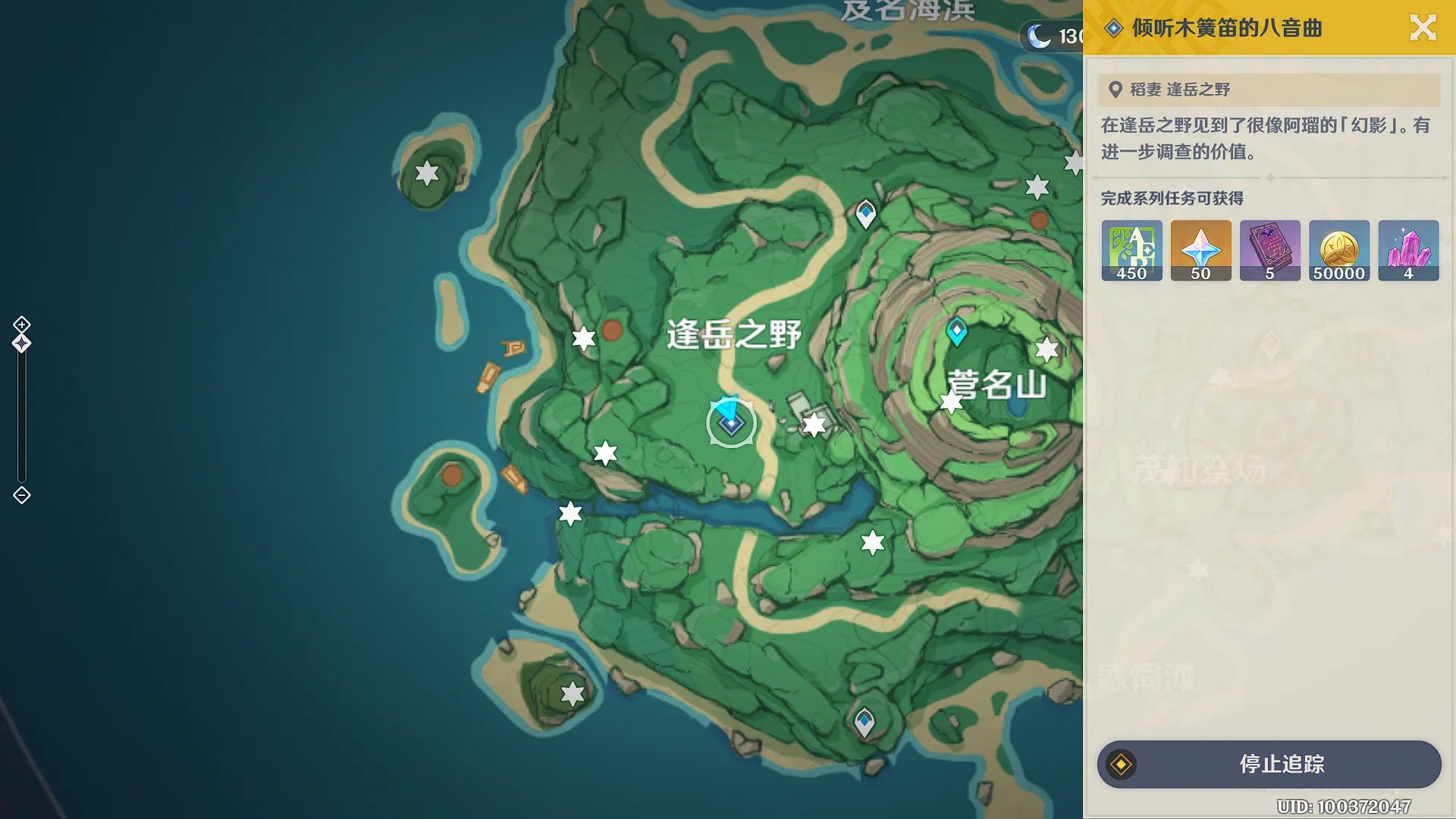Select the cyan marker on 菅名山 crater rim
The image size is (1456, 819).
click(956, 331)
